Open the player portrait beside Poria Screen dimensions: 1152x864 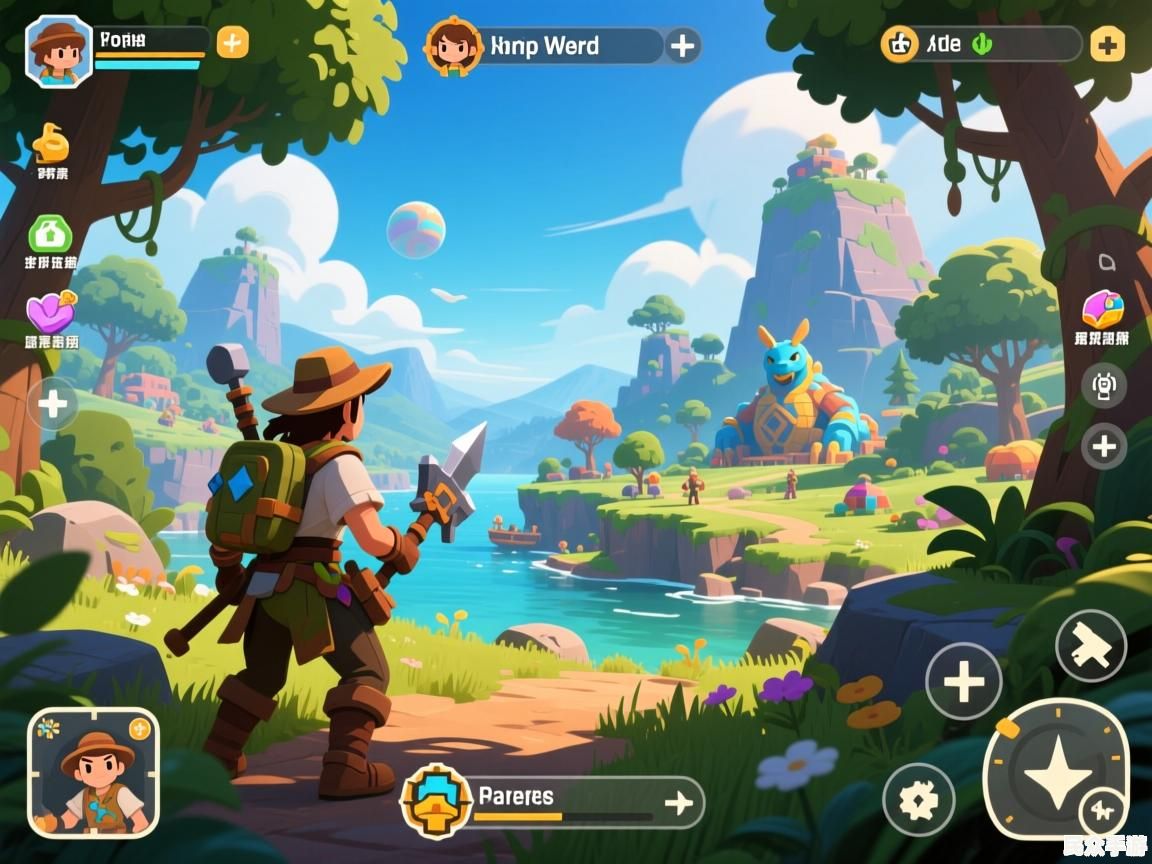(59, 50)
